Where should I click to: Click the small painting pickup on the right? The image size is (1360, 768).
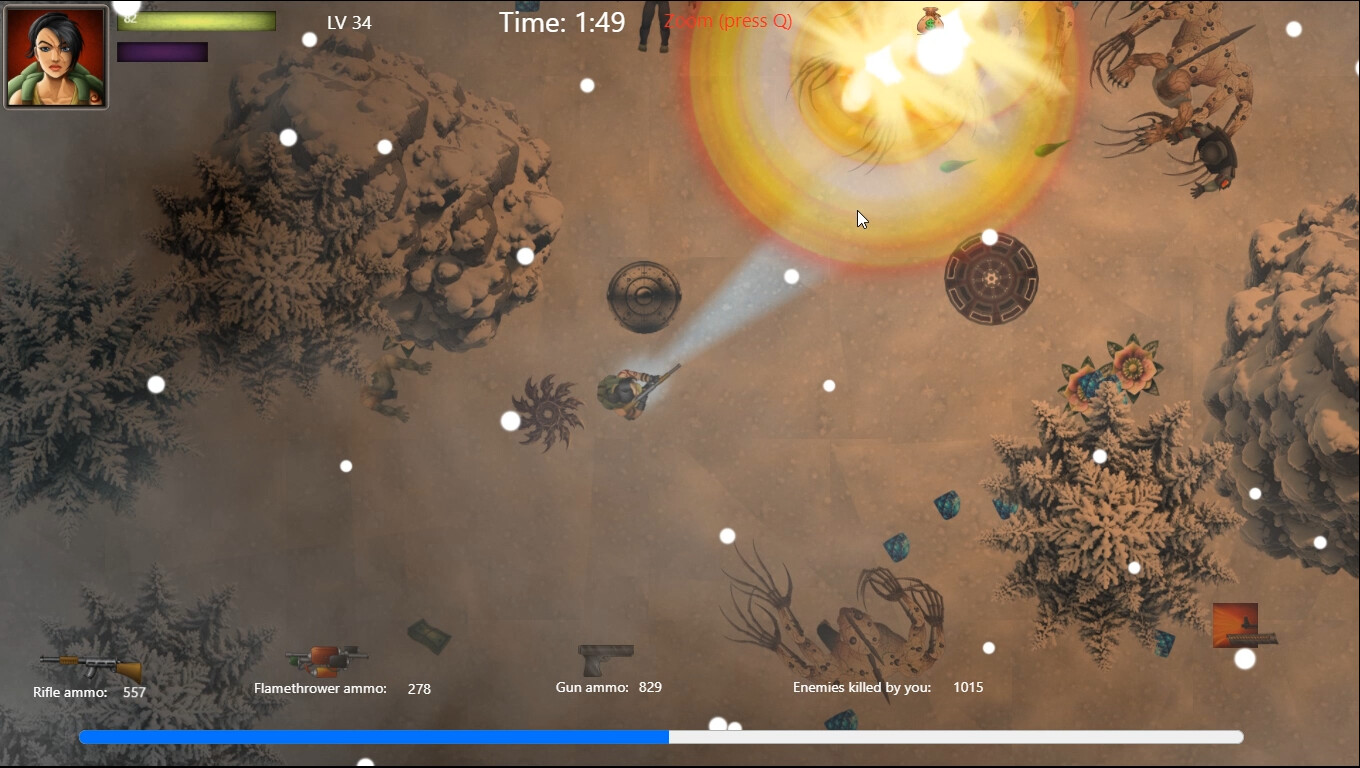1236,625
